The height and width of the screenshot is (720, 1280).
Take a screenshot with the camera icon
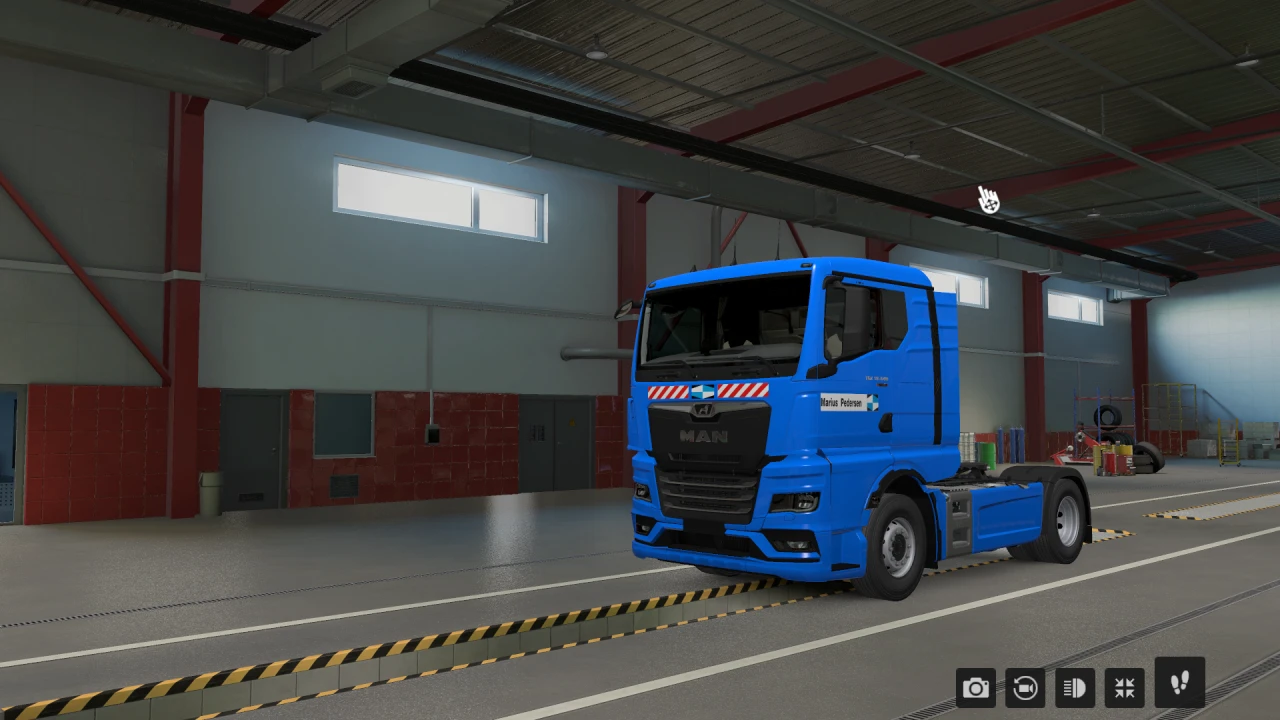pos(975,688)
